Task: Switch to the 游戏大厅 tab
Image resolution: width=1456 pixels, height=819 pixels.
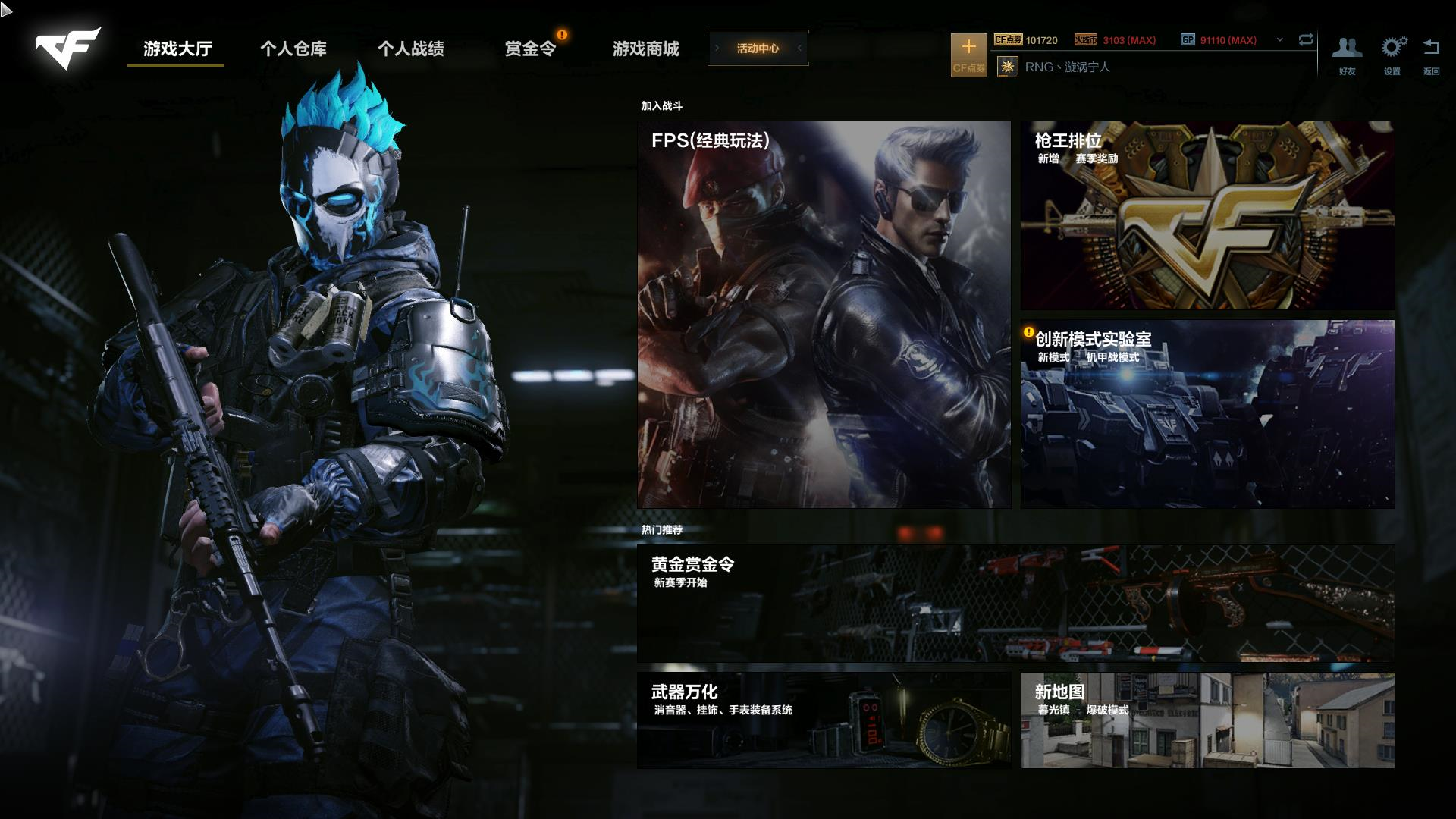Action: (177, 49)
